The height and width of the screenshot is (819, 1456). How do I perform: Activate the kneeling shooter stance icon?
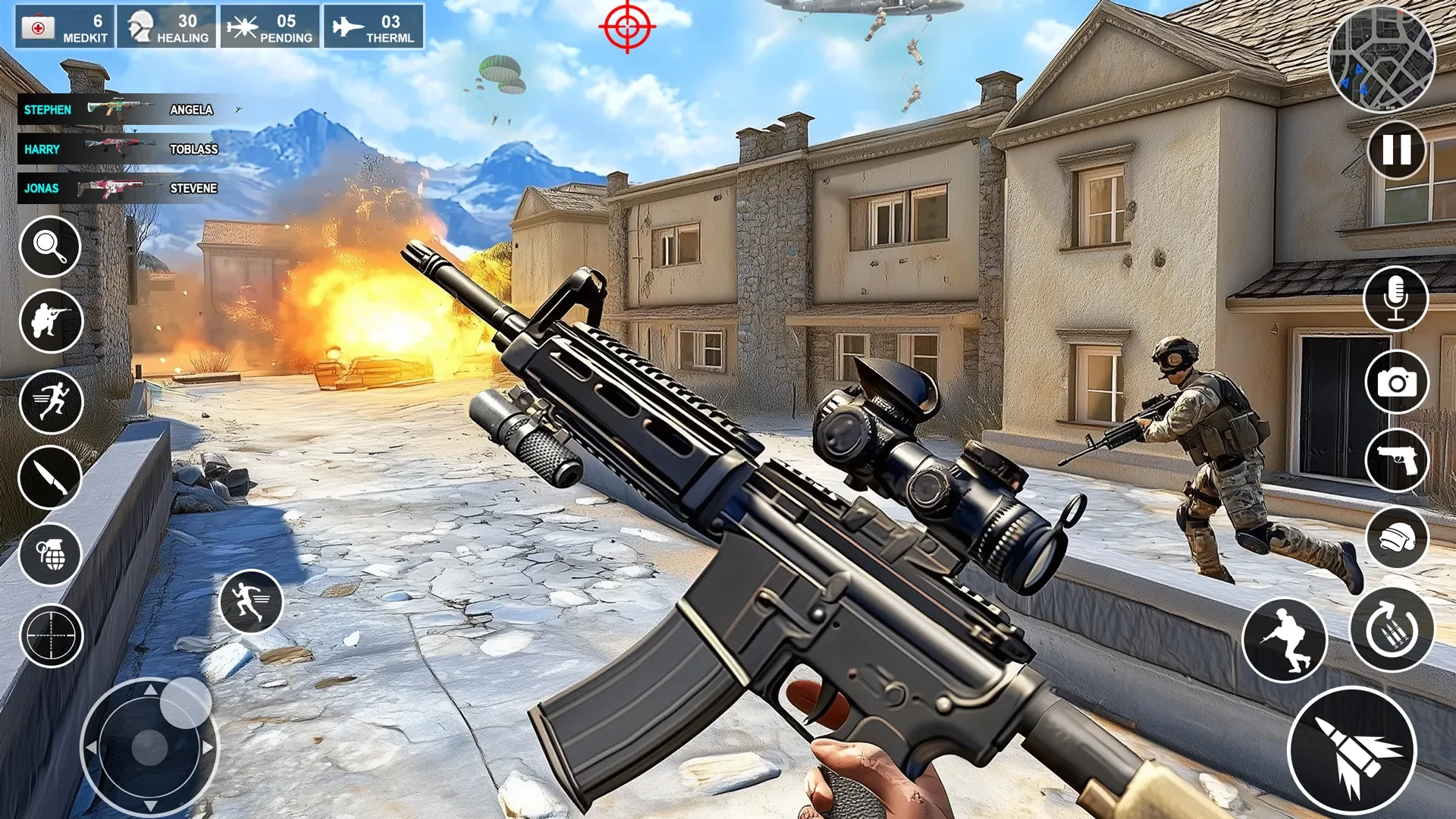coord(50,322)
